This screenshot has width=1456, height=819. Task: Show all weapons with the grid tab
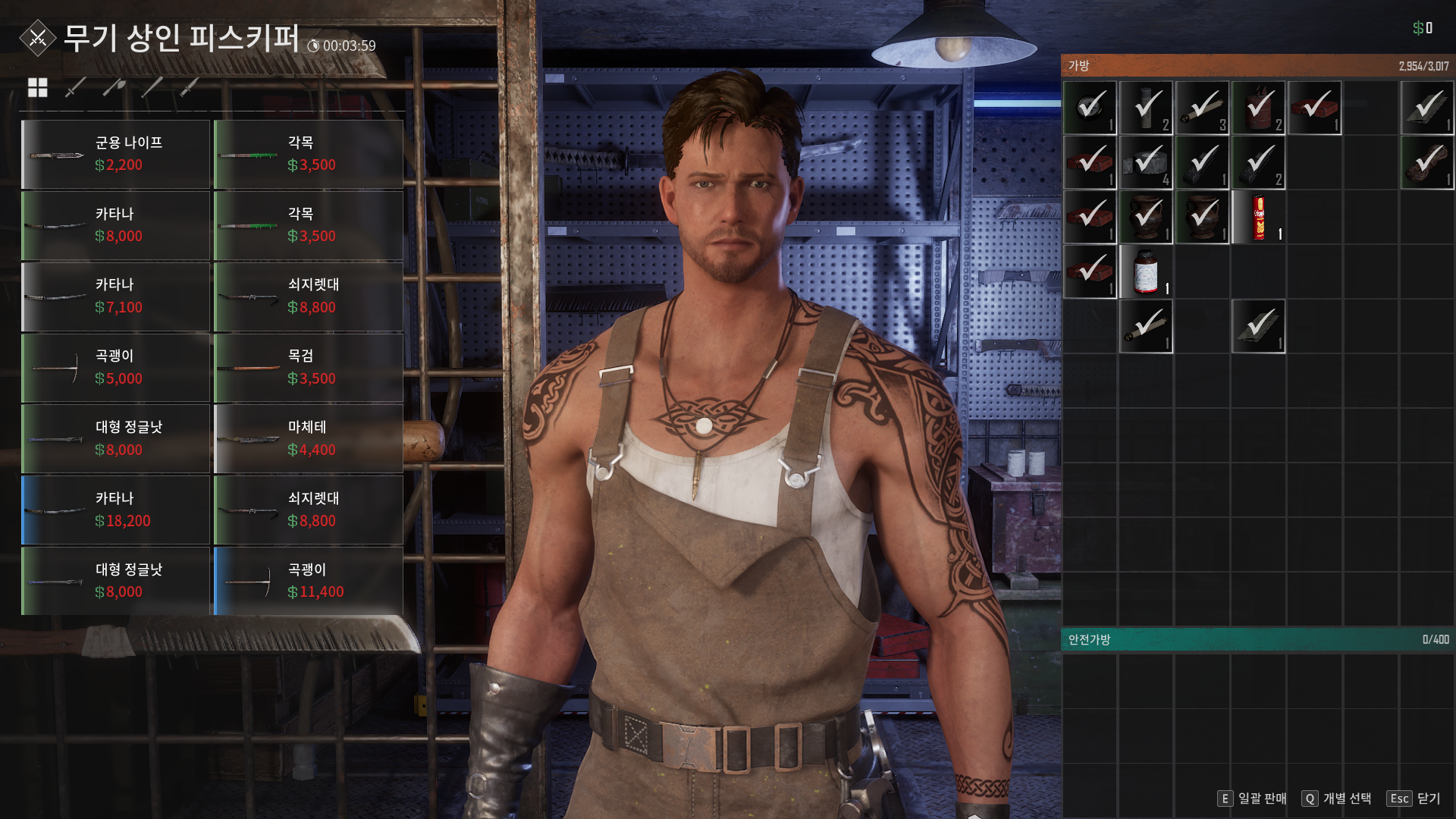[37, 88]
